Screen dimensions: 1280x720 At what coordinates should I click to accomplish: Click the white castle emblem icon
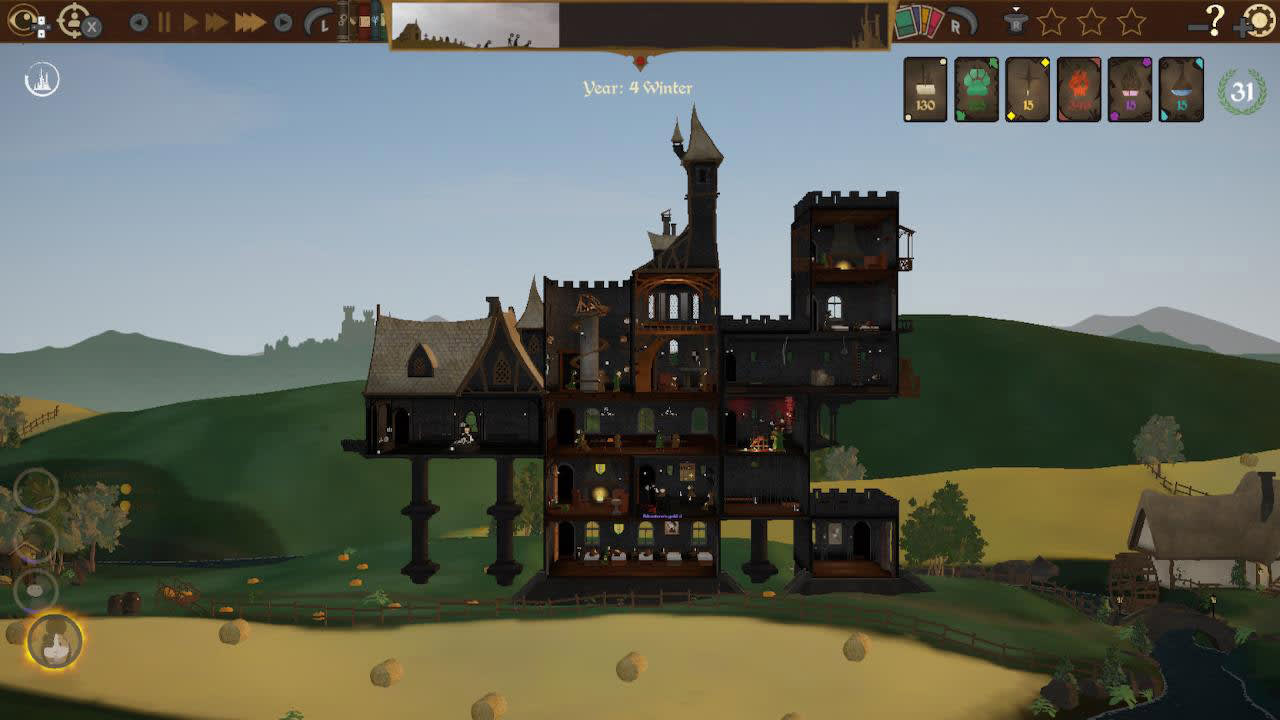[x=42, y=80]
